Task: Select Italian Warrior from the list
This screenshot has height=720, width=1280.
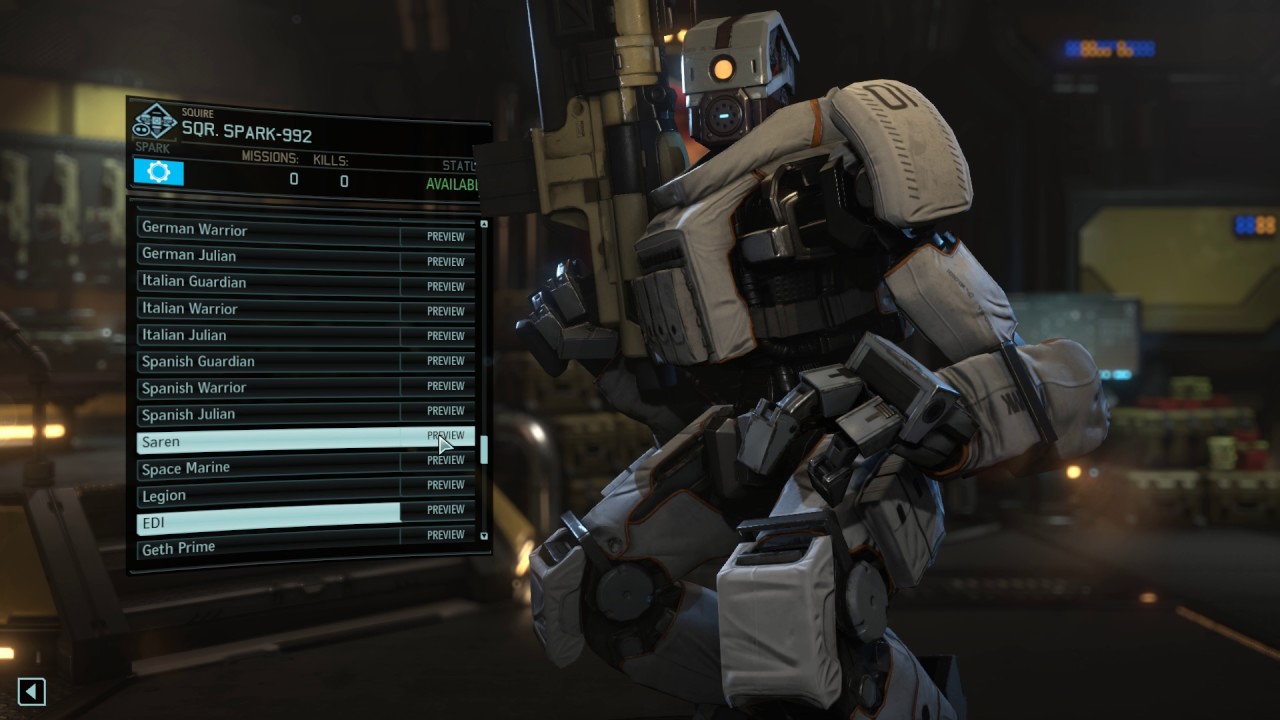Action: (x=268, y=309)
